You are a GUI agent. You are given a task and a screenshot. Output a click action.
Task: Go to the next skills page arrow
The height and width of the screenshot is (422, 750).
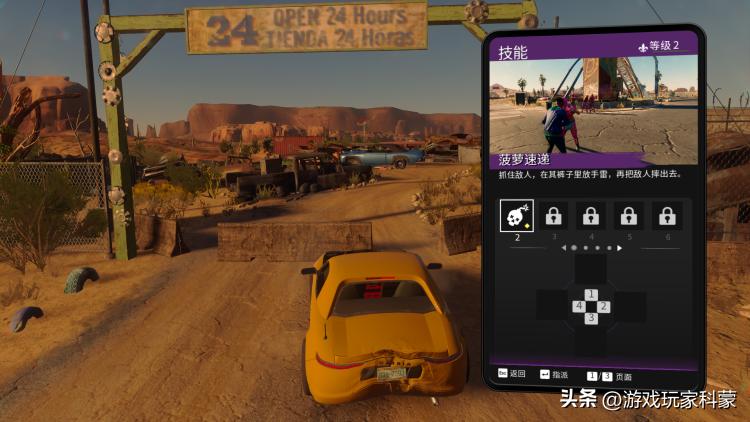(620, 247)
